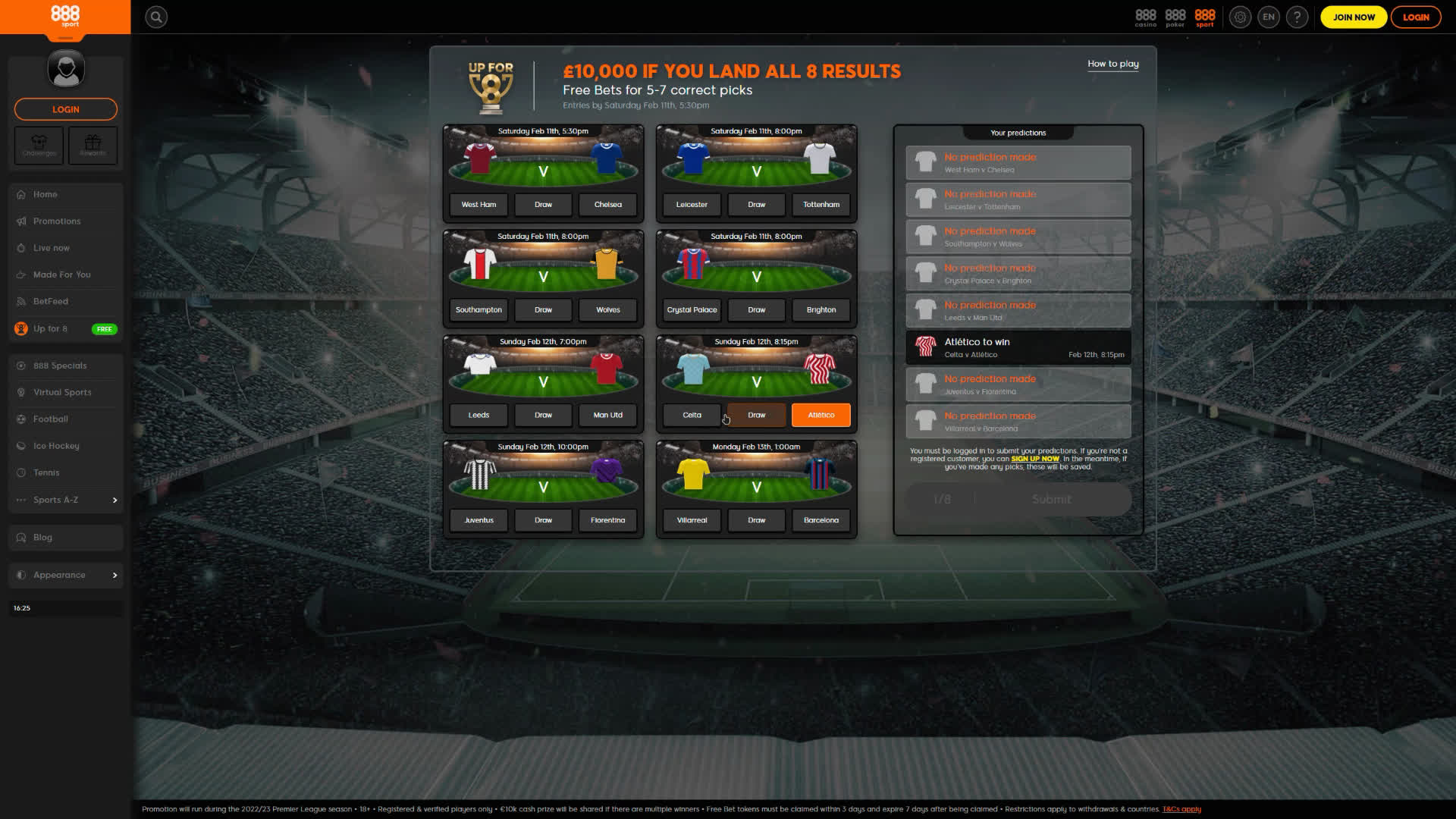The width and height of the screenshot is (1456, 819).
Task: Choose Juventus as the winner
Action: point(479,521)
